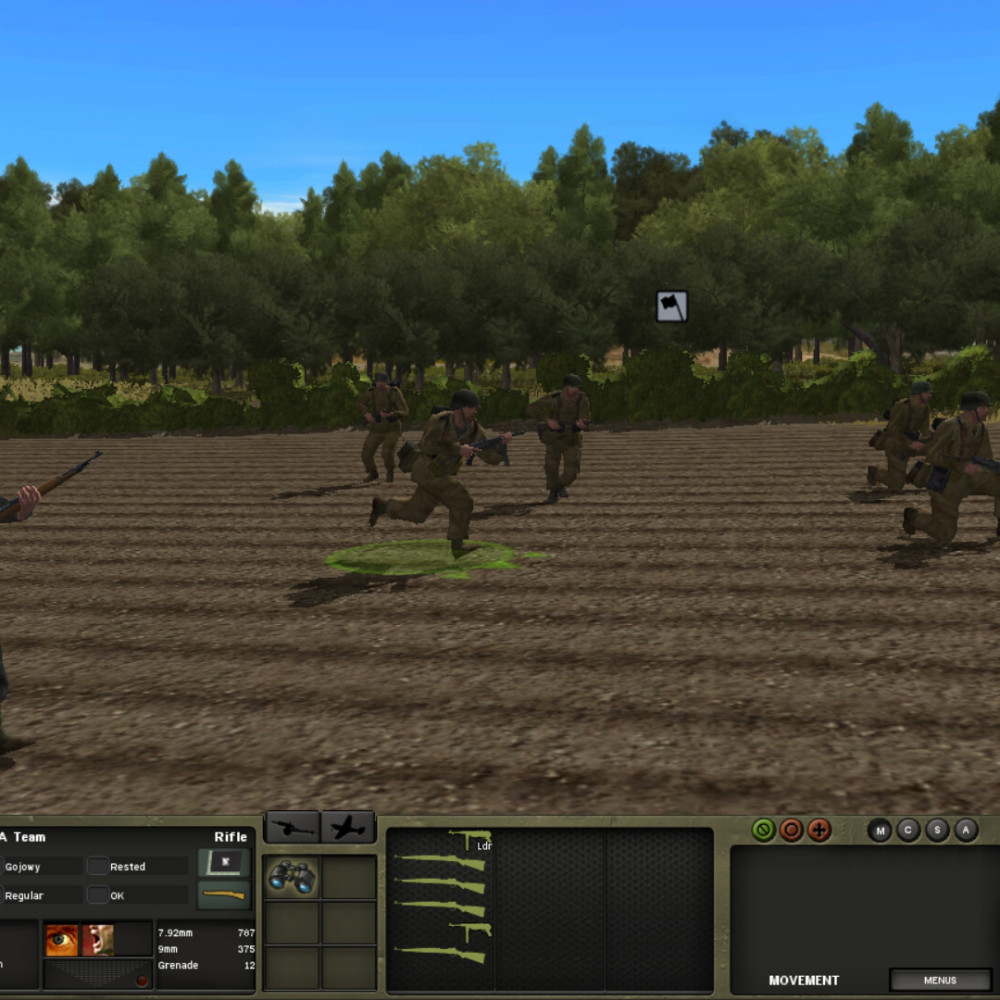Image resolution: width=1000 pixels, height=1000 pixels.
Task: Click the orange crosshair round button
Action: [819, 830]
